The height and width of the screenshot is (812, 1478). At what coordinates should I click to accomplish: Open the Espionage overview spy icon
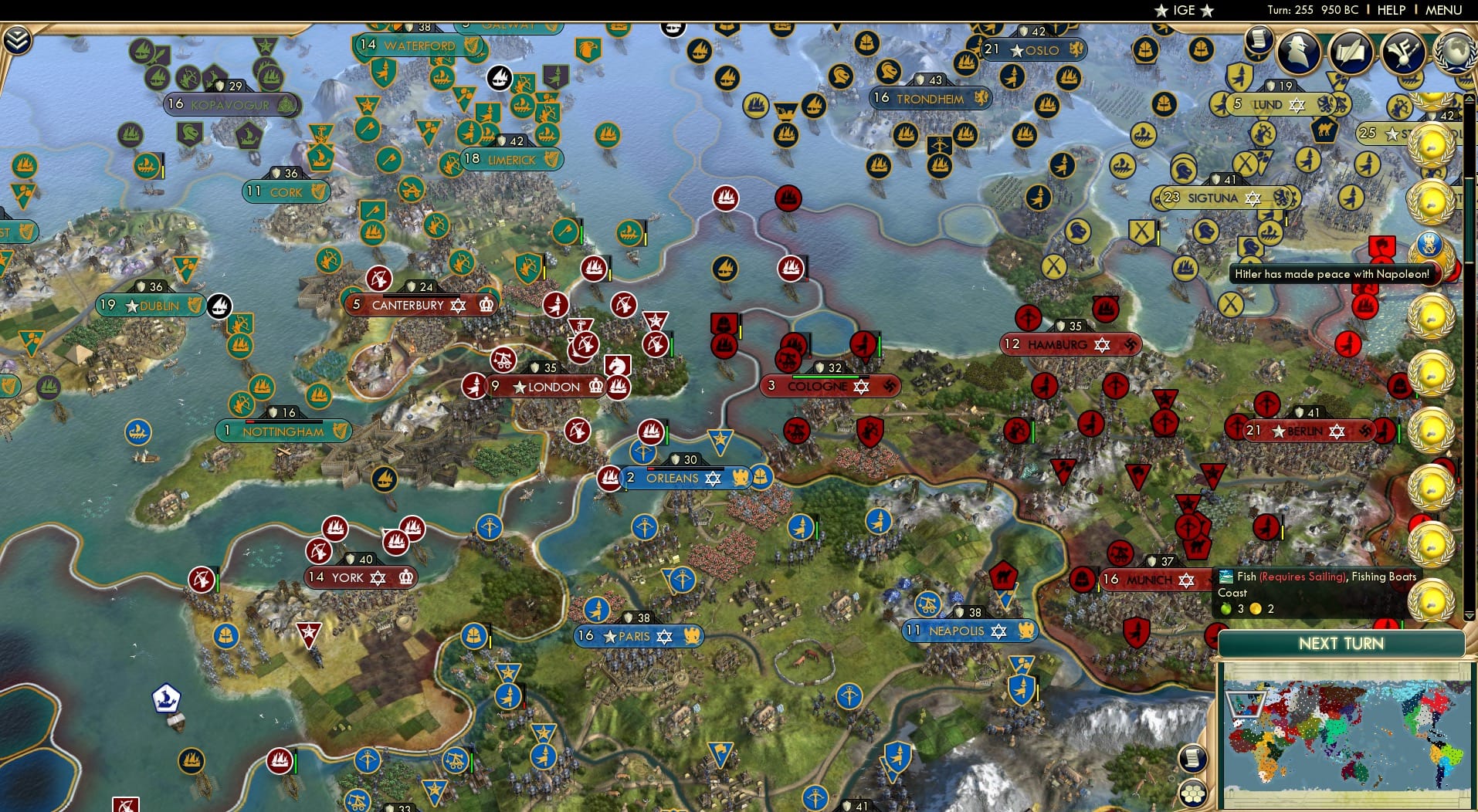pyautogui.click(x=1301, y=52)
